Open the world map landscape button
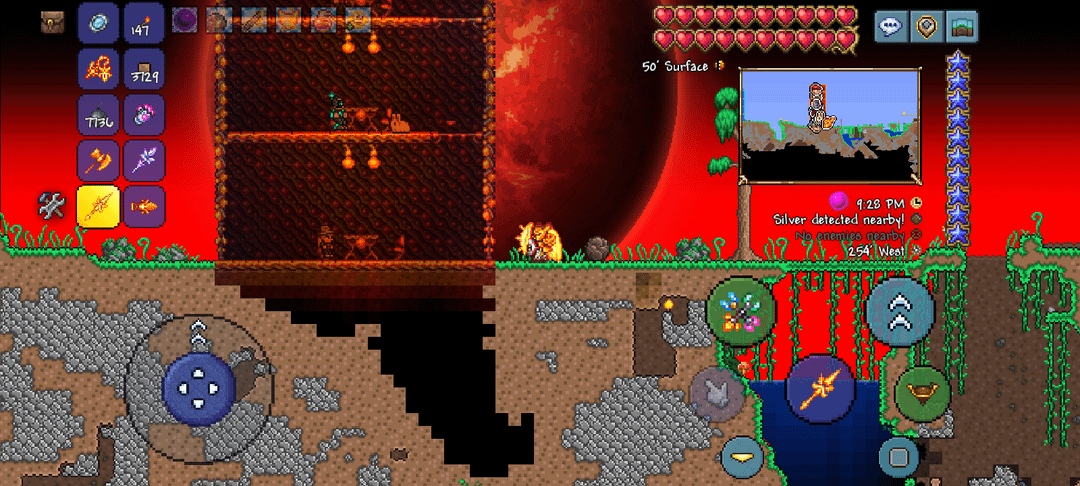This screenshot has height=486, width=1080. 962,27
